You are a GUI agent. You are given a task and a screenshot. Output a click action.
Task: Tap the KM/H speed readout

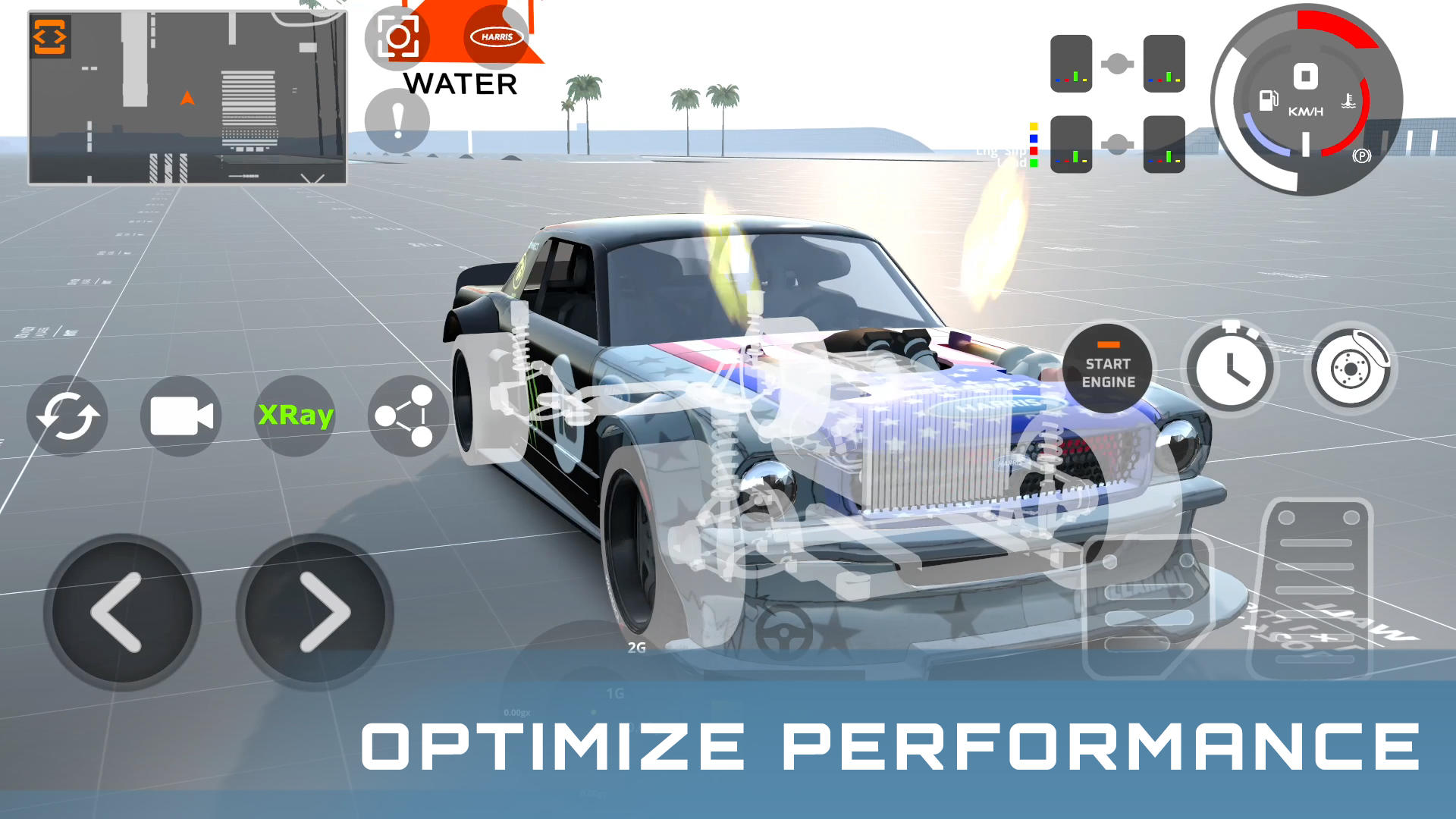point(1306,112)
